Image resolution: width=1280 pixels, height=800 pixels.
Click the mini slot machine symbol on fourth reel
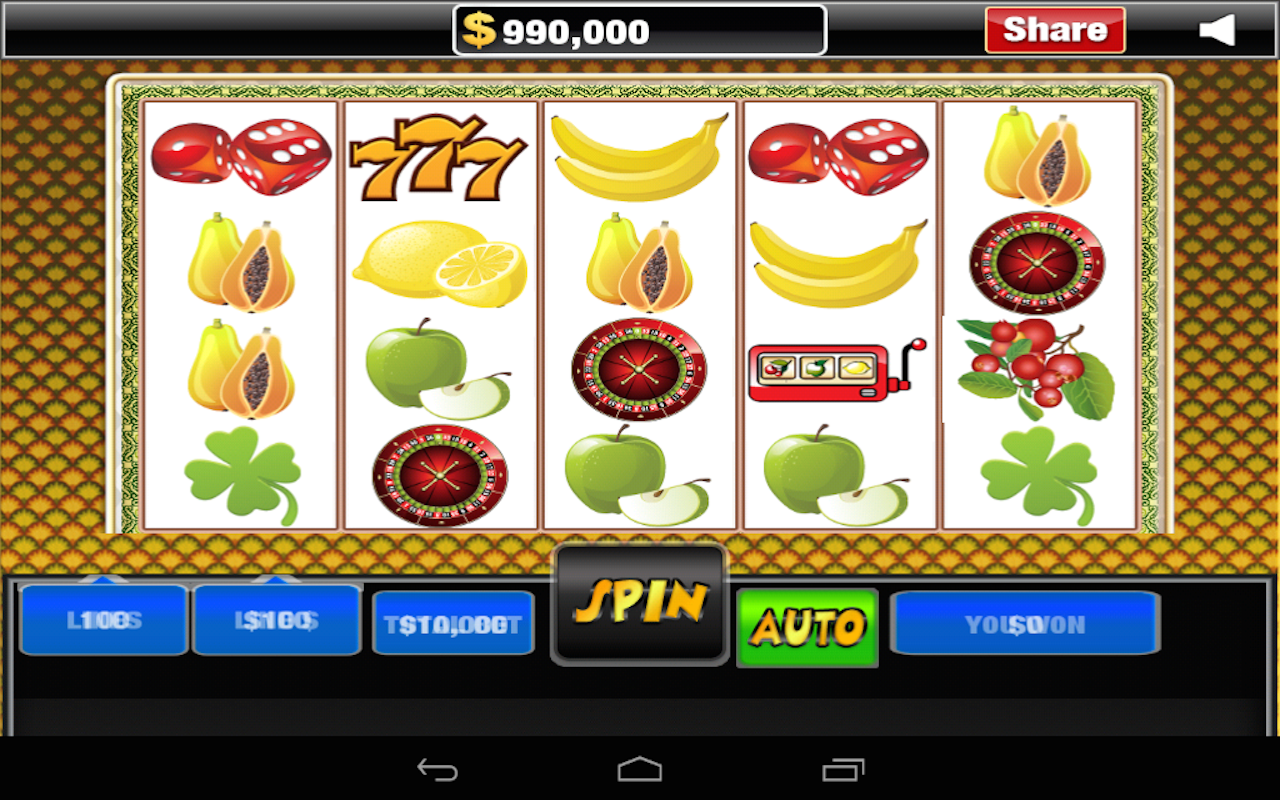[838, 370]
